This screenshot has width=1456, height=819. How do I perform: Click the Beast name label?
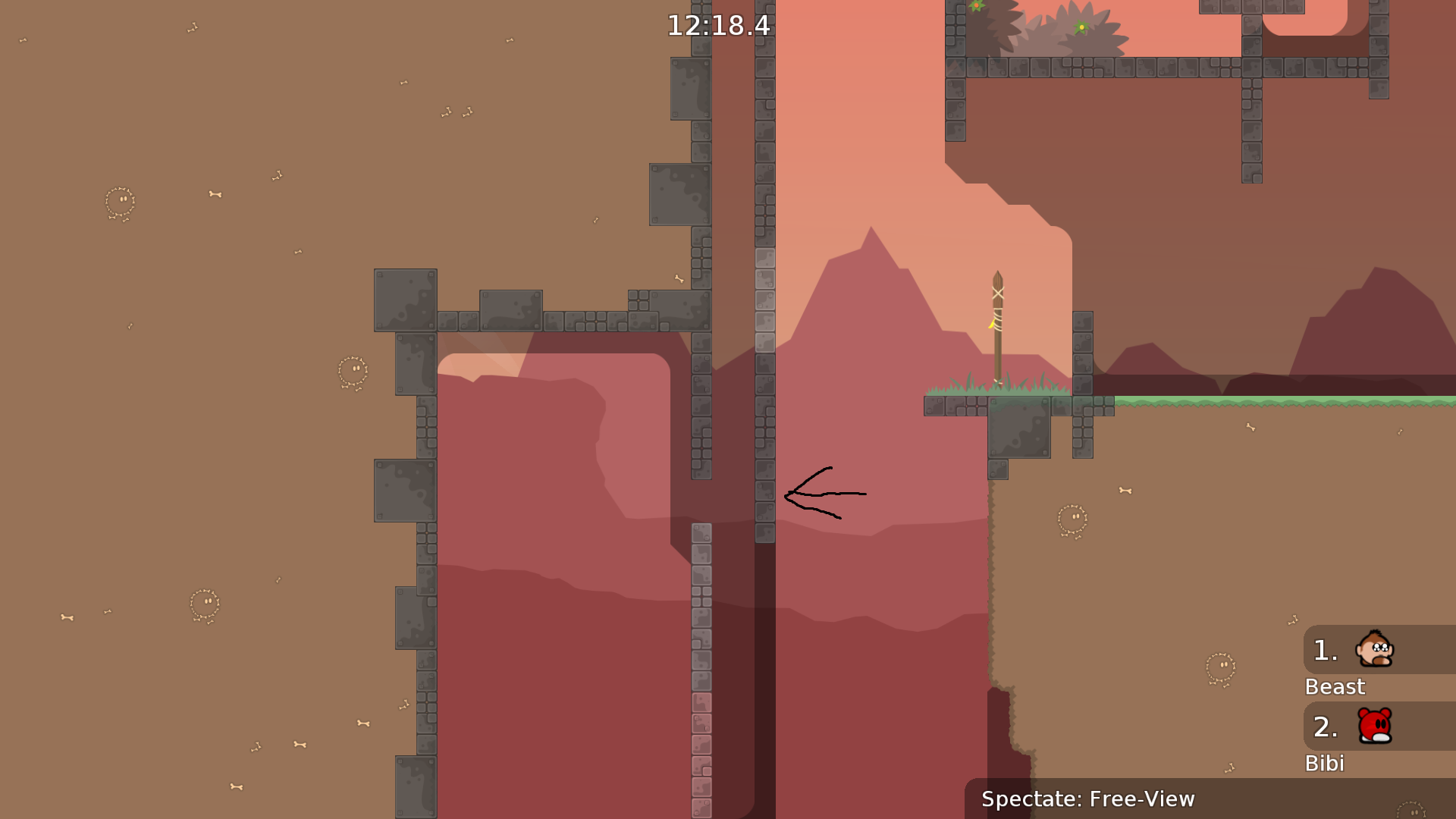1335,687
